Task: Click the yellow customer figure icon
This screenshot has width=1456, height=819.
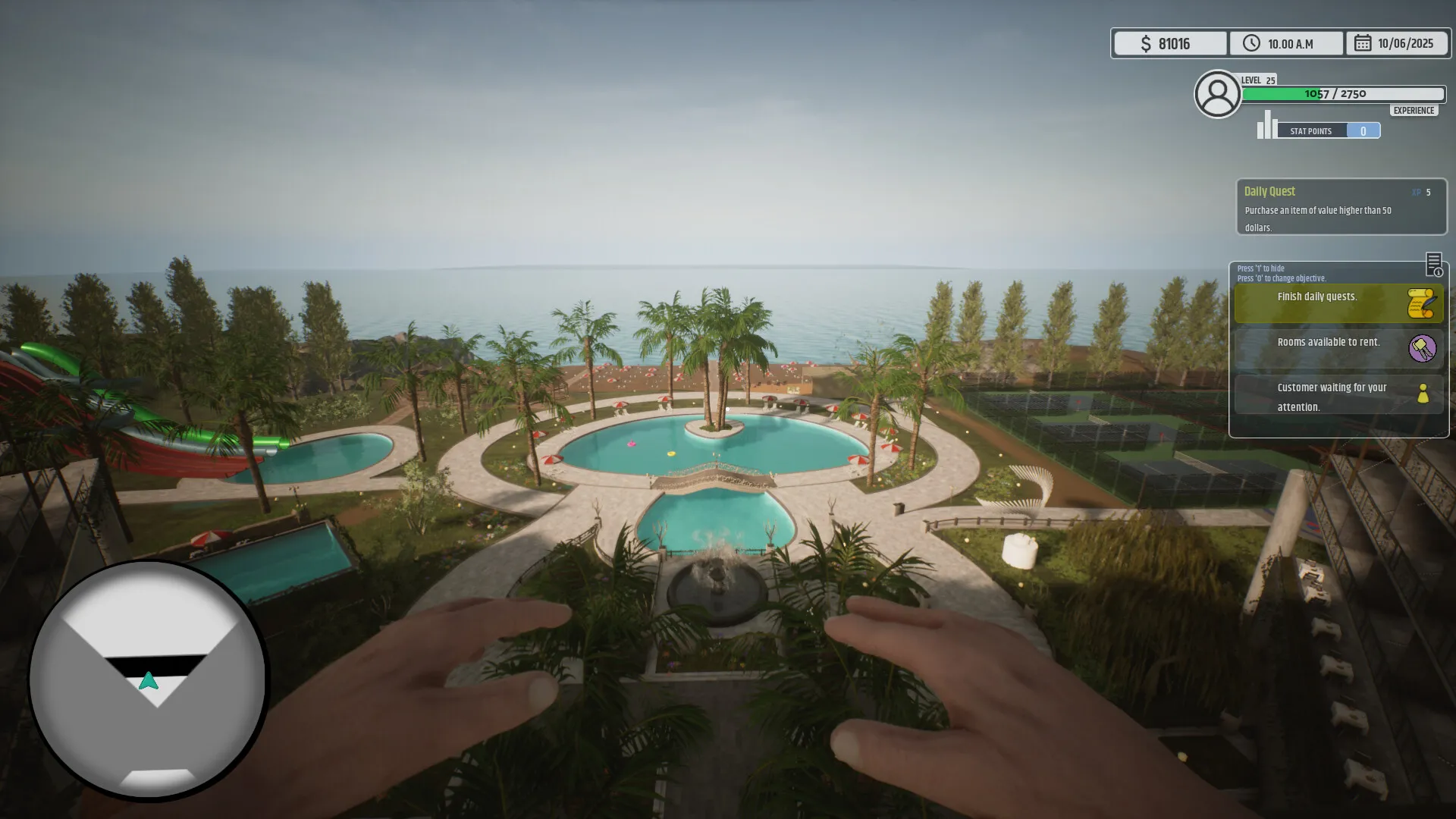Action: pyautogui.click(x=1423, y=394)
